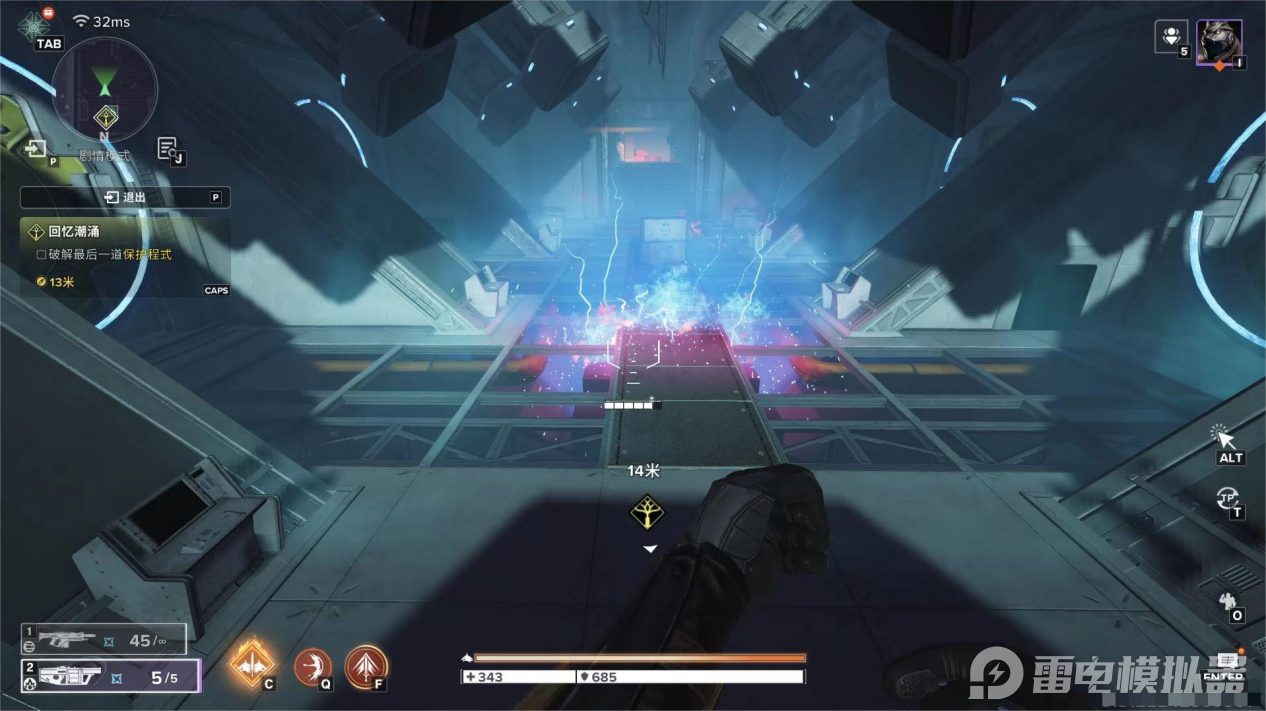Open the ghost menu icon at top-left

[x=34, y=26]
